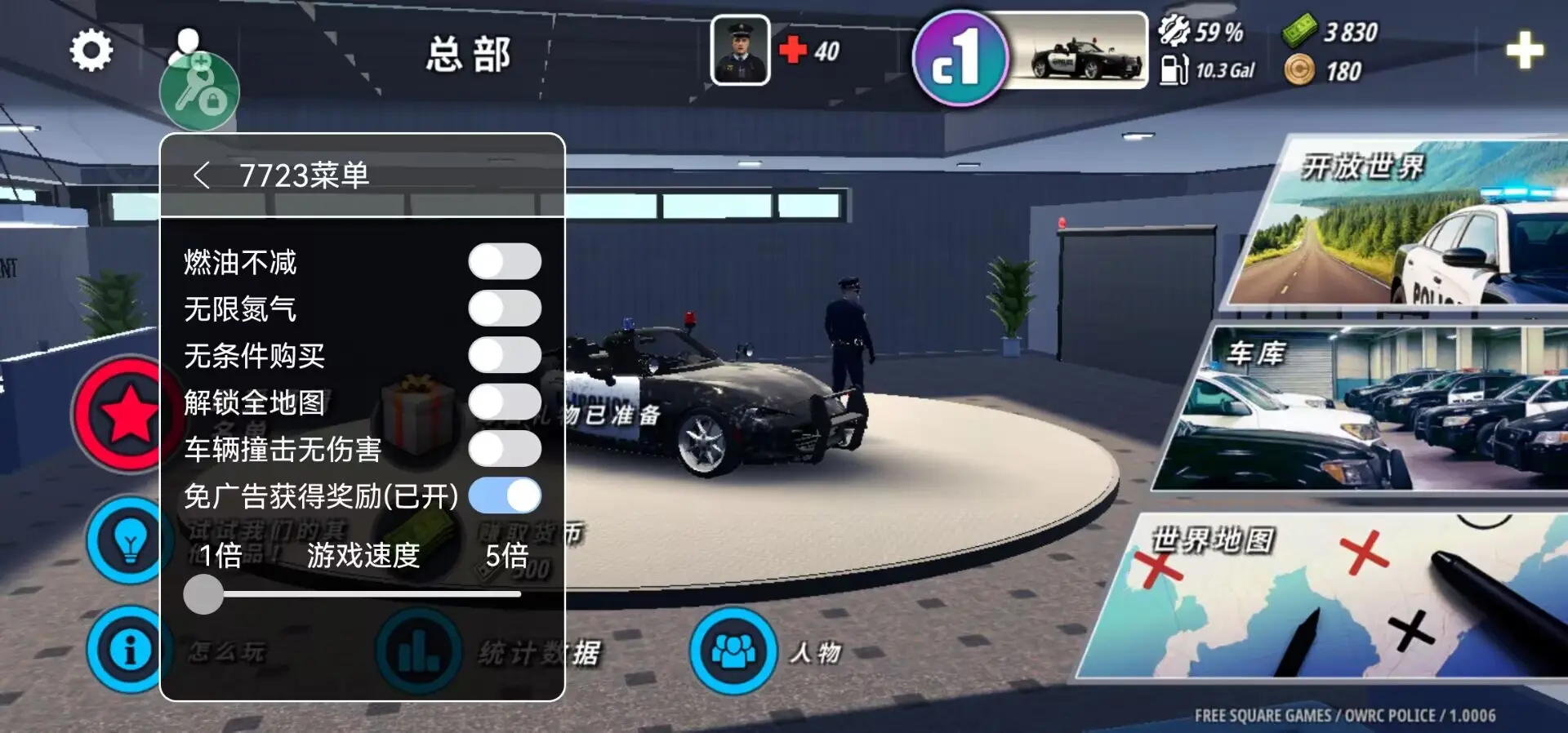The height and width of the screenshot is (733, 1568).
Task: Toggle the 燃油不减 switch
Action: (x=504, y=262)
